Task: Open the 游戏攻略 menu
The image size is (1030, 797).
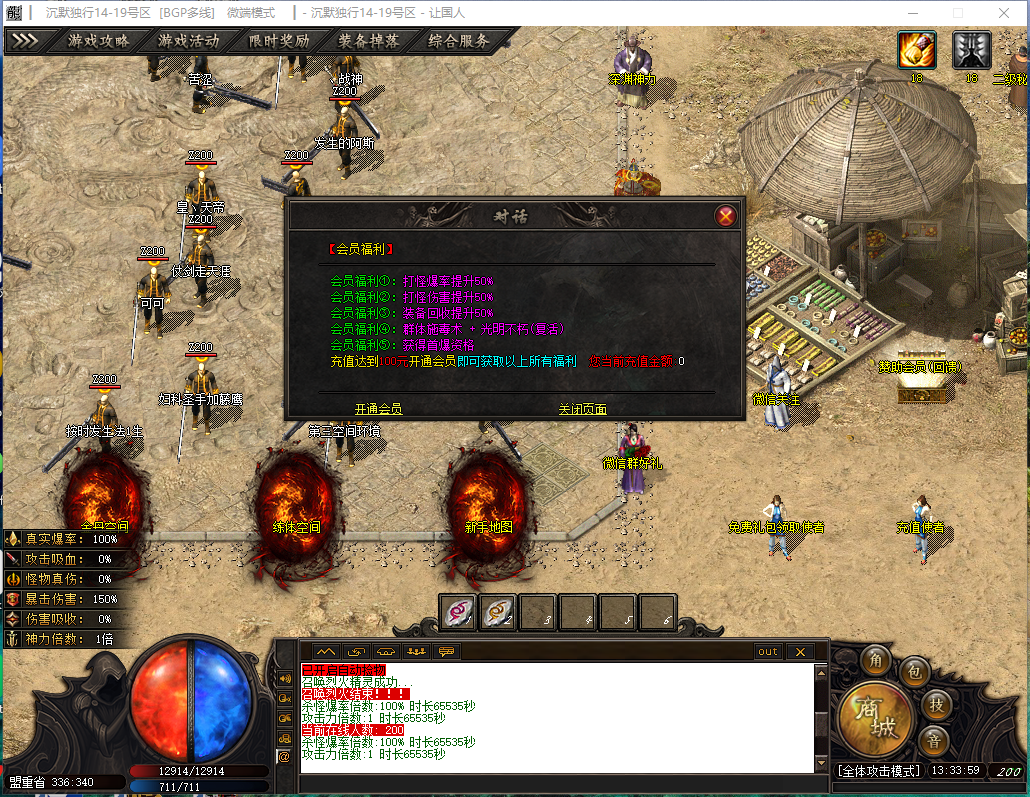Action: [x=98, y=41]
